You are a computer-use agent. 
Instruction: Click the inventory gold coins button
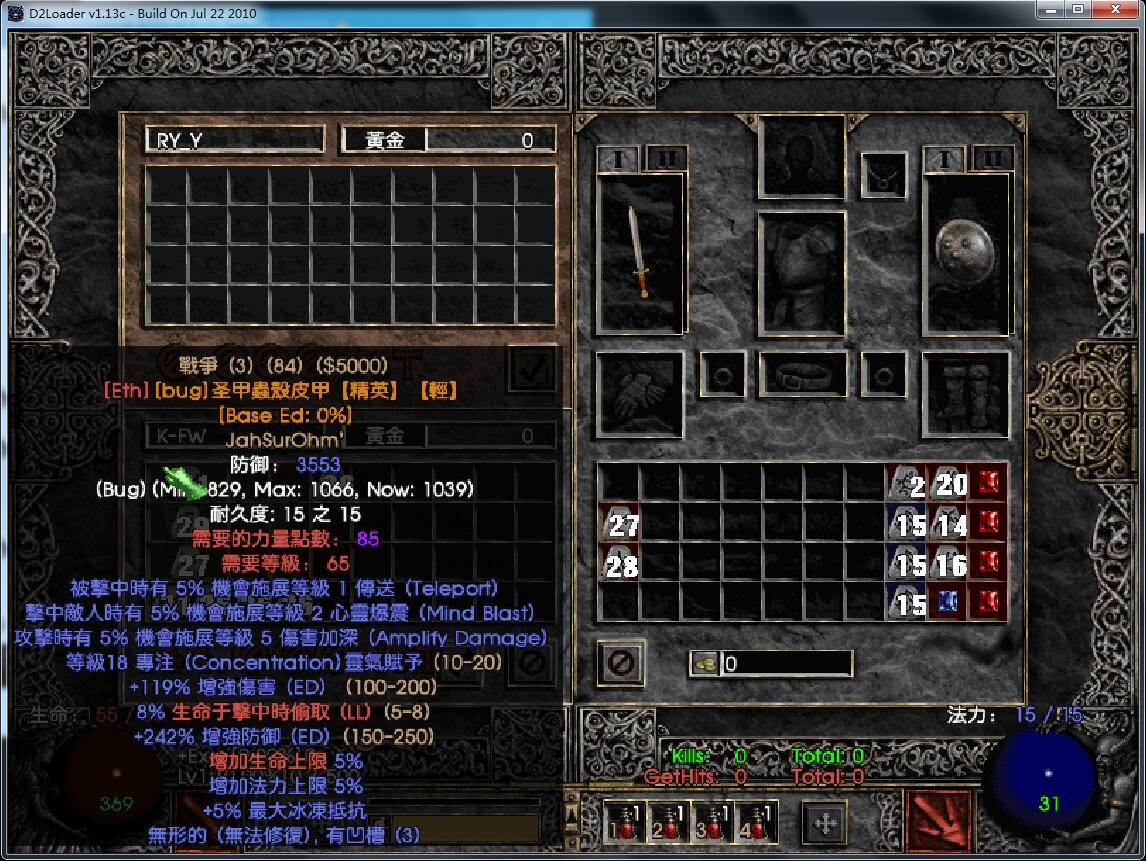(x=704, y=663)
